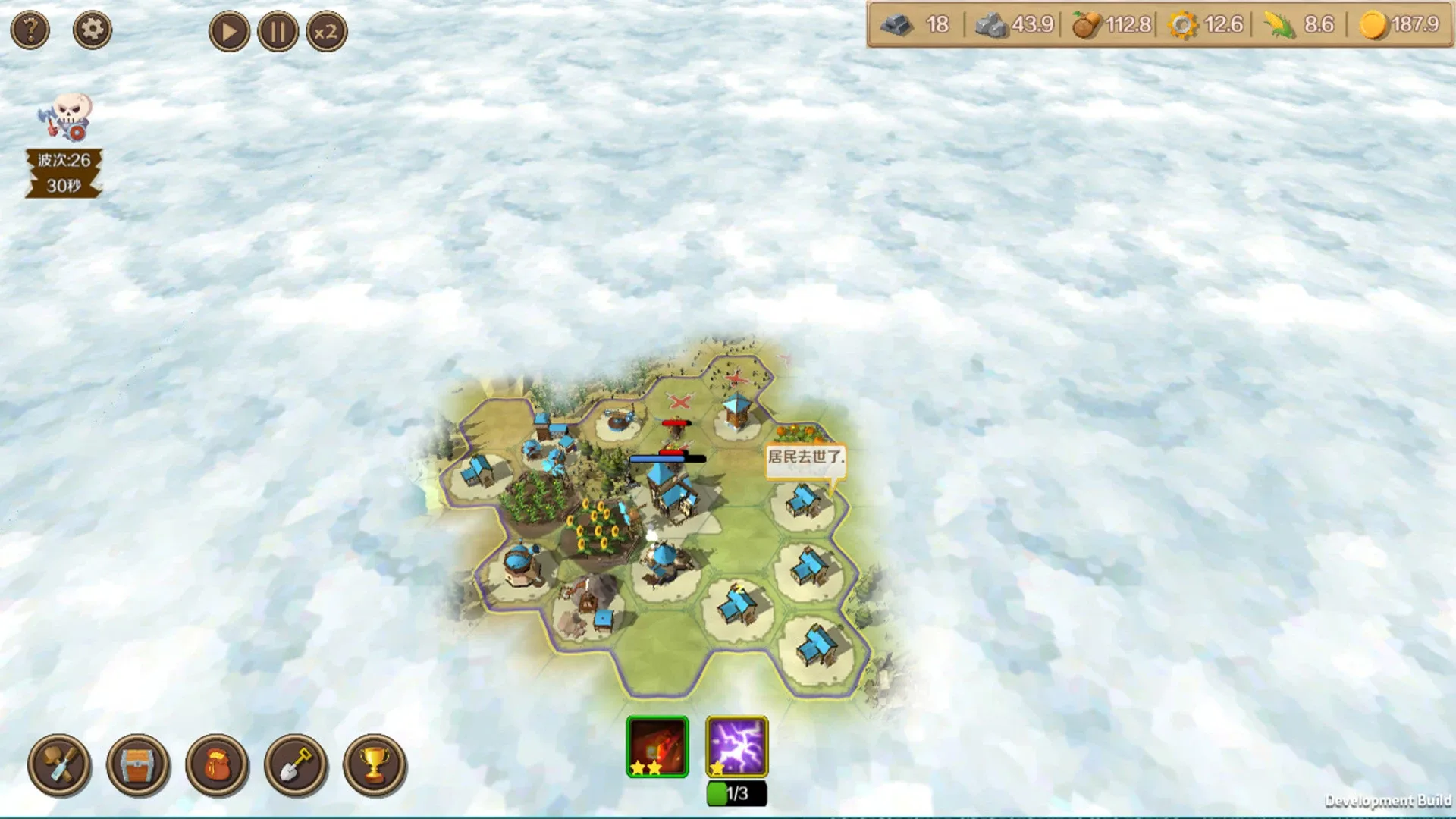Dismiss the 居民去世了 notification bubble

[x=806, y=457]
